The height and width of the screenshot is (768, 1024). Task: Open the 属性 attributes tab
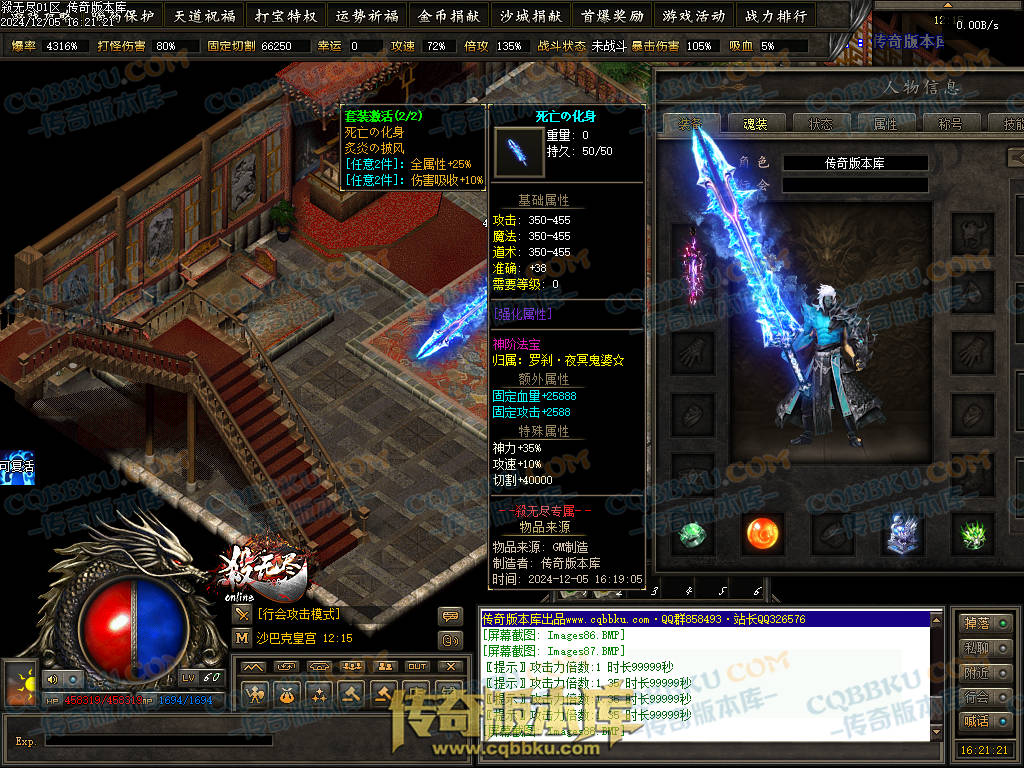(x=885, y=124)
